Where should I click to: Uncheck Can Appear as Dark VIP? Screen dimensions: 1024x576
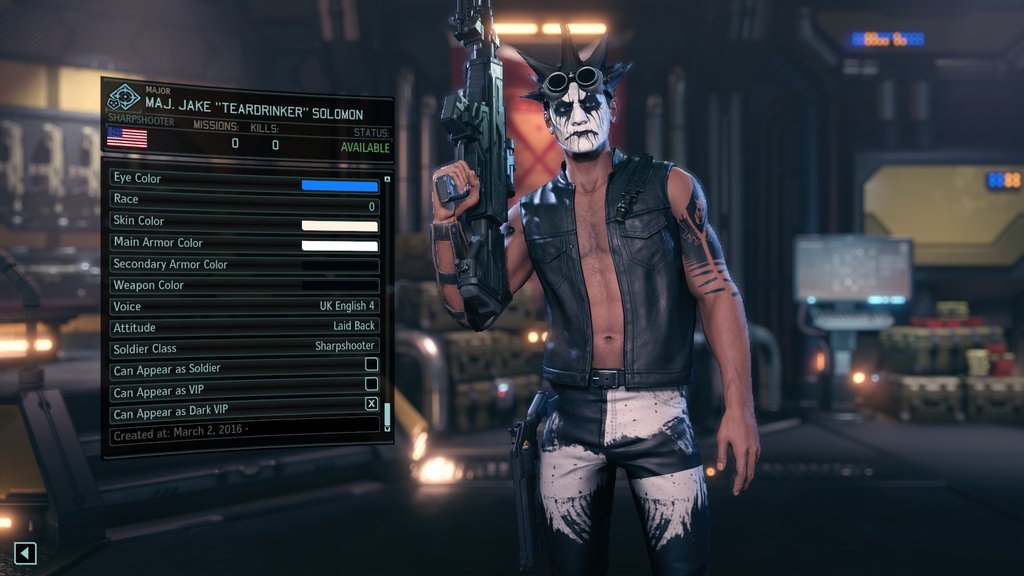pos(371,404)
